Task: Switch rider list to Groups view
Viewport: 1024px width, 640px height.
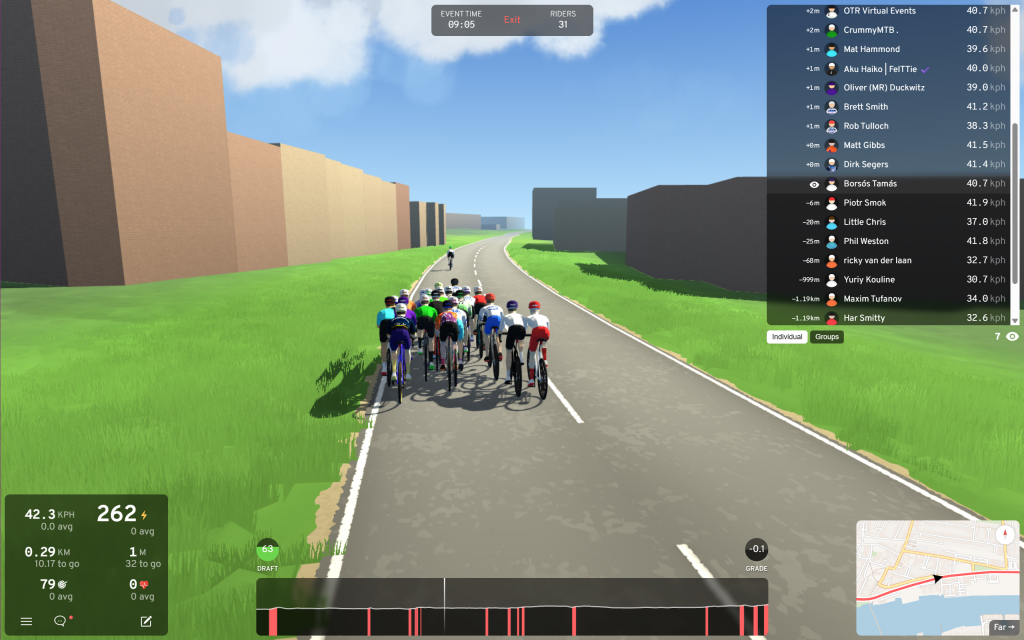Action: click(x=827, y=337)
